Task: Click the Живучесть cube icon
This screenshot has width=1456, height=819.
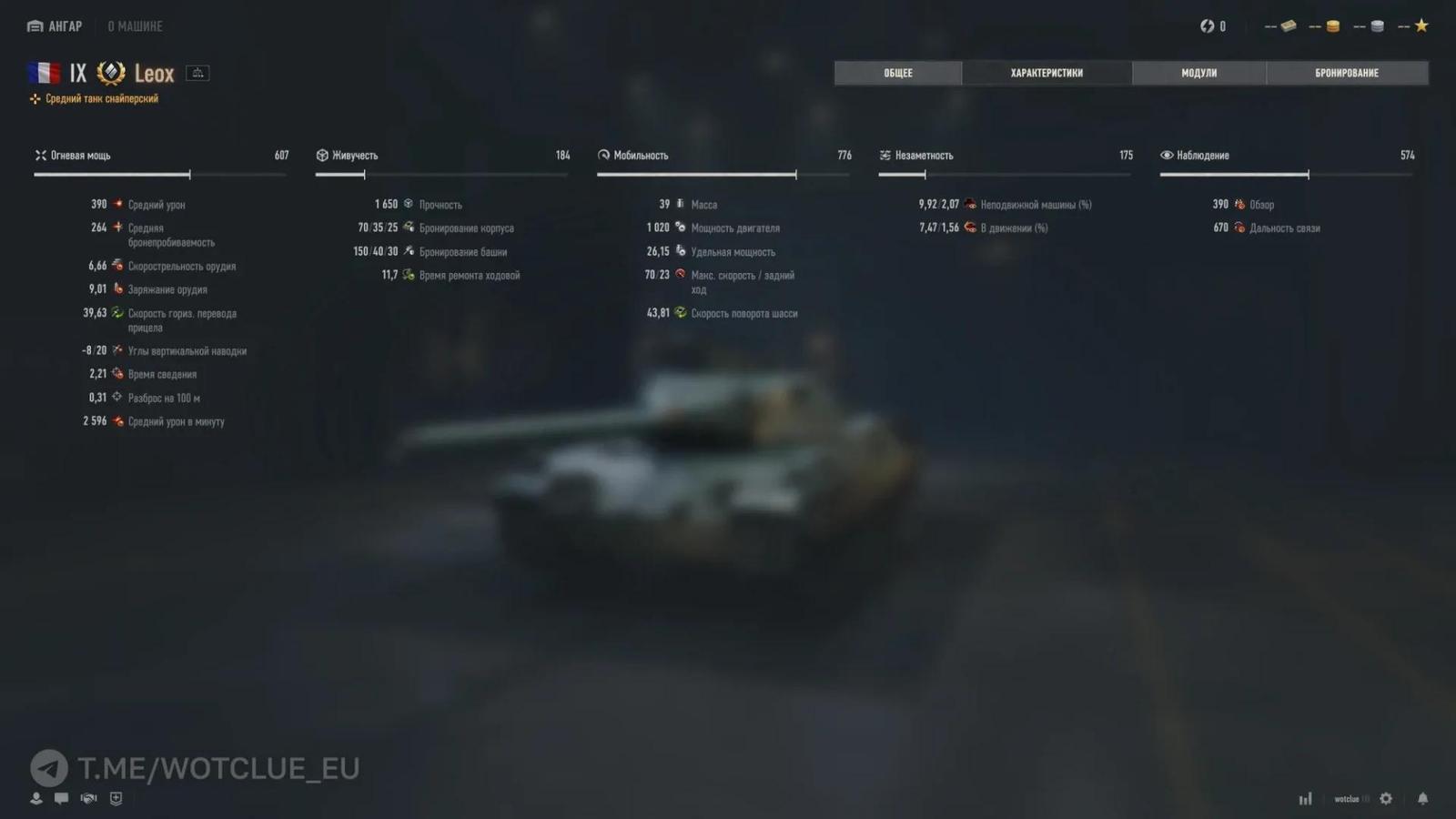Action: coord(324,155)
